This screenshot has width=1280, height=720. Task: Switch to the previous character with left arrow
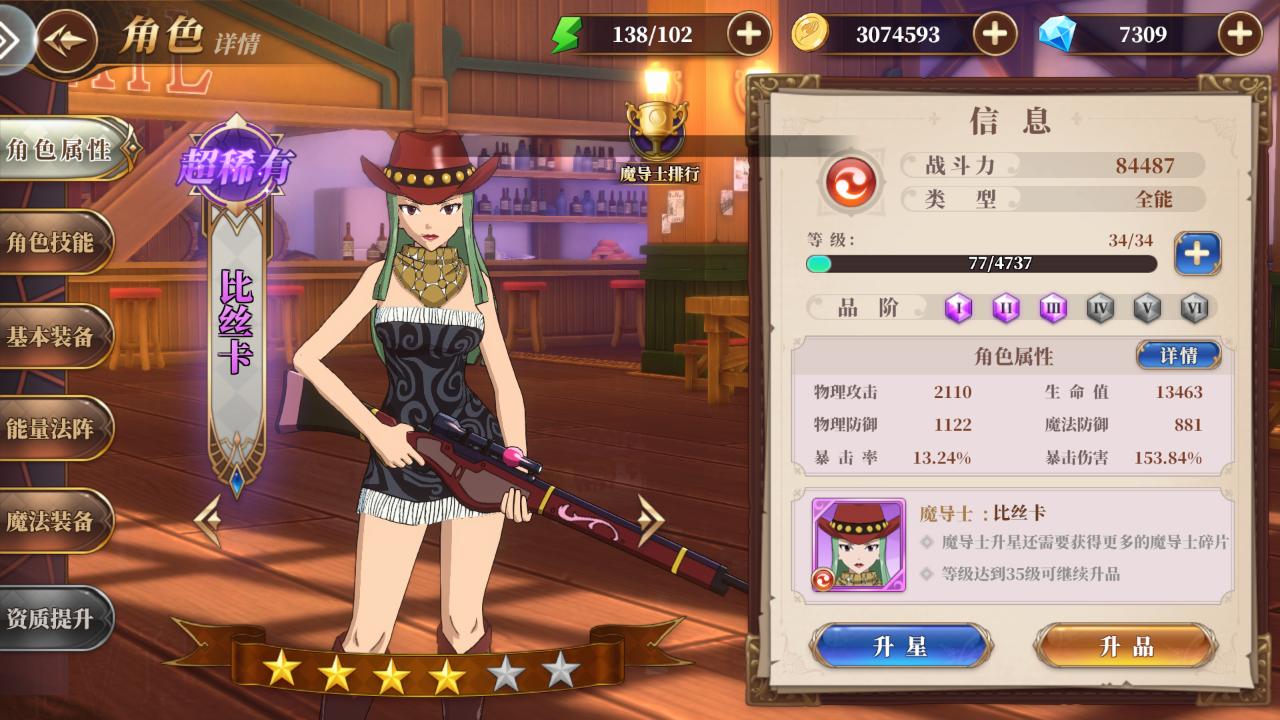click(x=208, y=520)
